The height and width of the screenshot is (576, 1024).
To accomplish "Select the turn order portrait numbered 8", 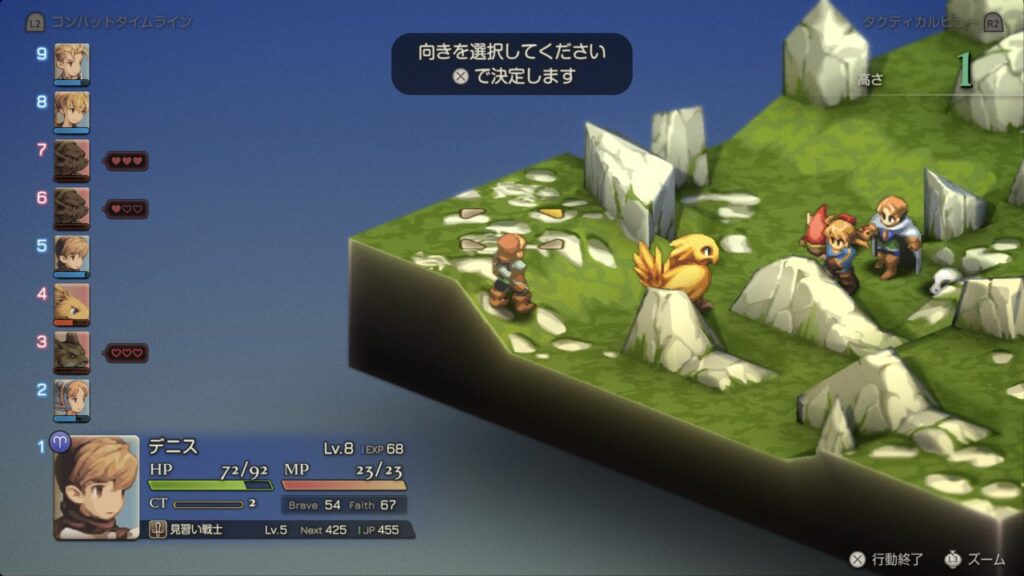I will (71, 110).
